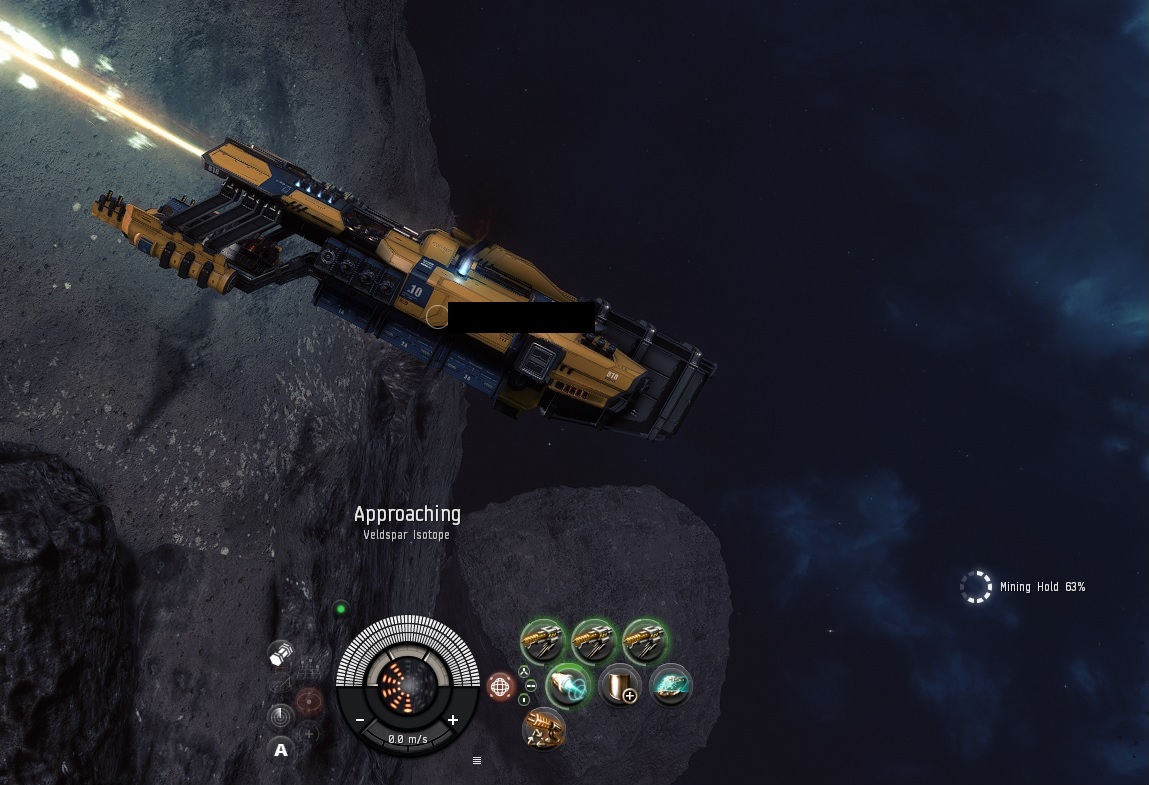Open the radar scanner icon
This screenshot has width=1149, height=785.
pyautogui.click(x=281, y=716)
